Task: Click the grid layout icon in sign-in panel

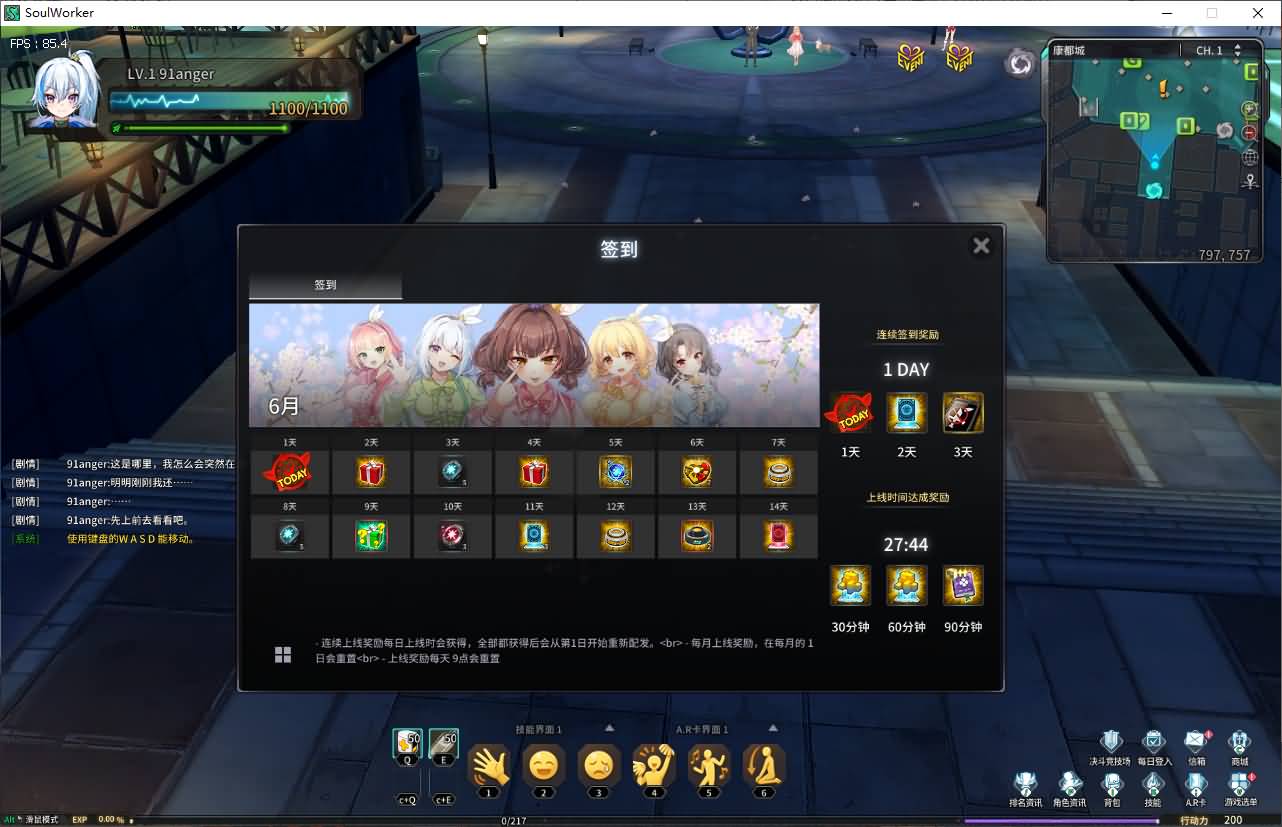Action: click(x=283, y=654)
